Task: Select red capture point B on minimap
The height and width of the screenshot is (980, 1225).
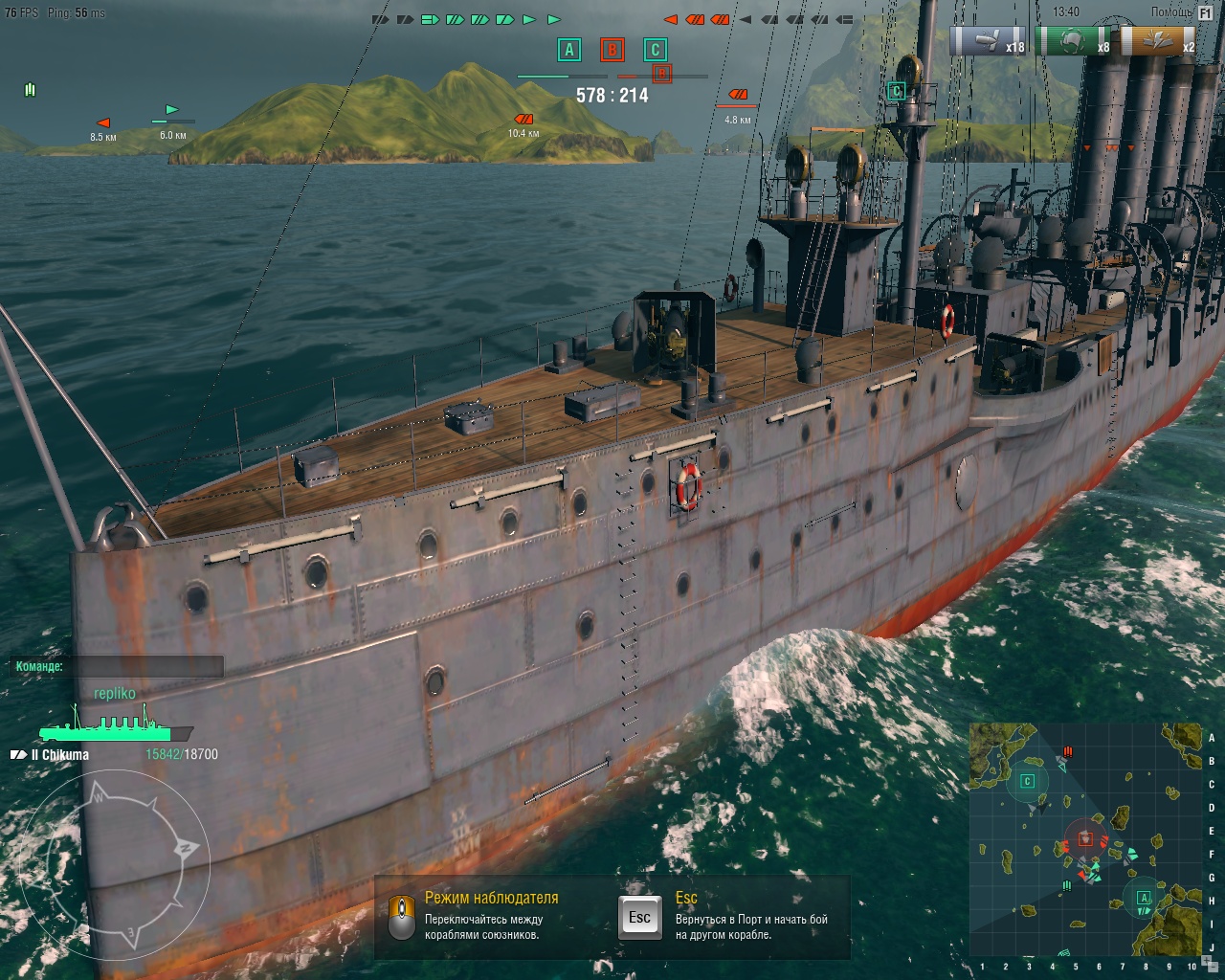Action: (1085, 839)
